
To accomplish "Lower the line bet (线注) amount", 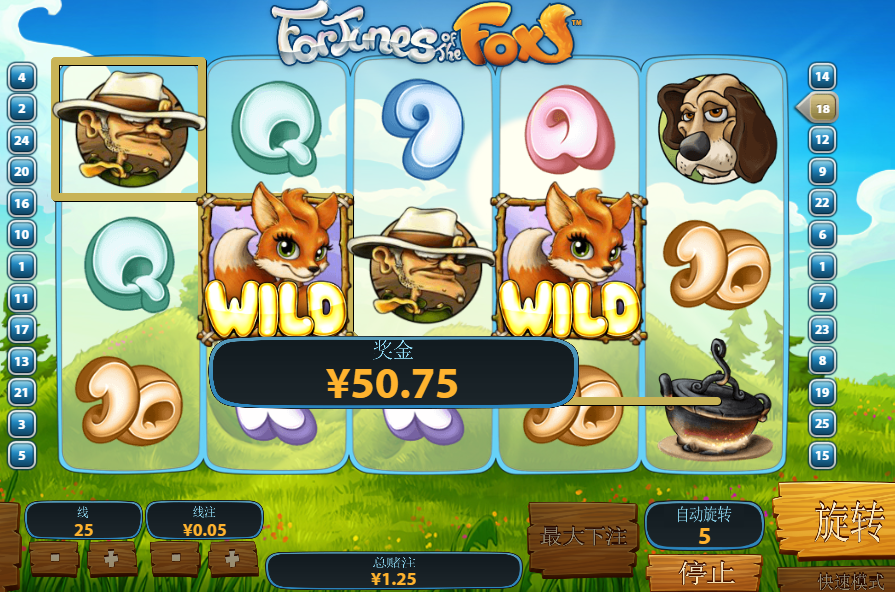I will (175, 558).
